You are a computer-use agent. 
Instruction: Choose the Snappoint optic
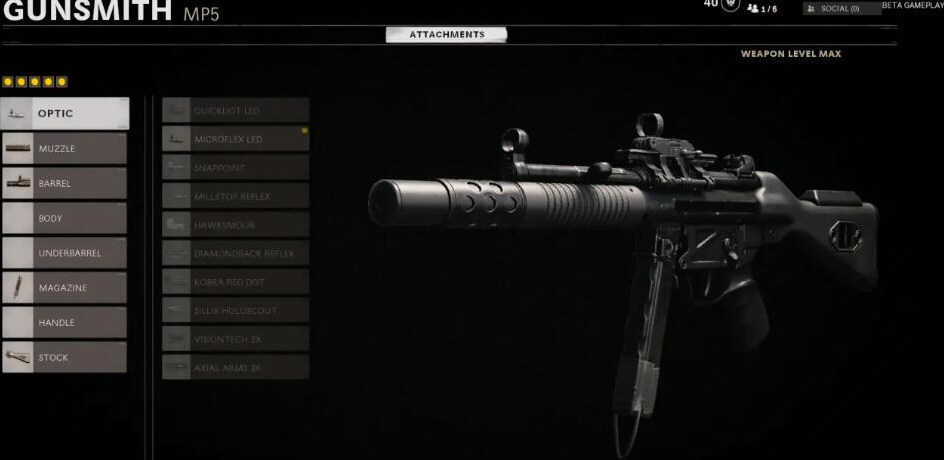[236, 168]
